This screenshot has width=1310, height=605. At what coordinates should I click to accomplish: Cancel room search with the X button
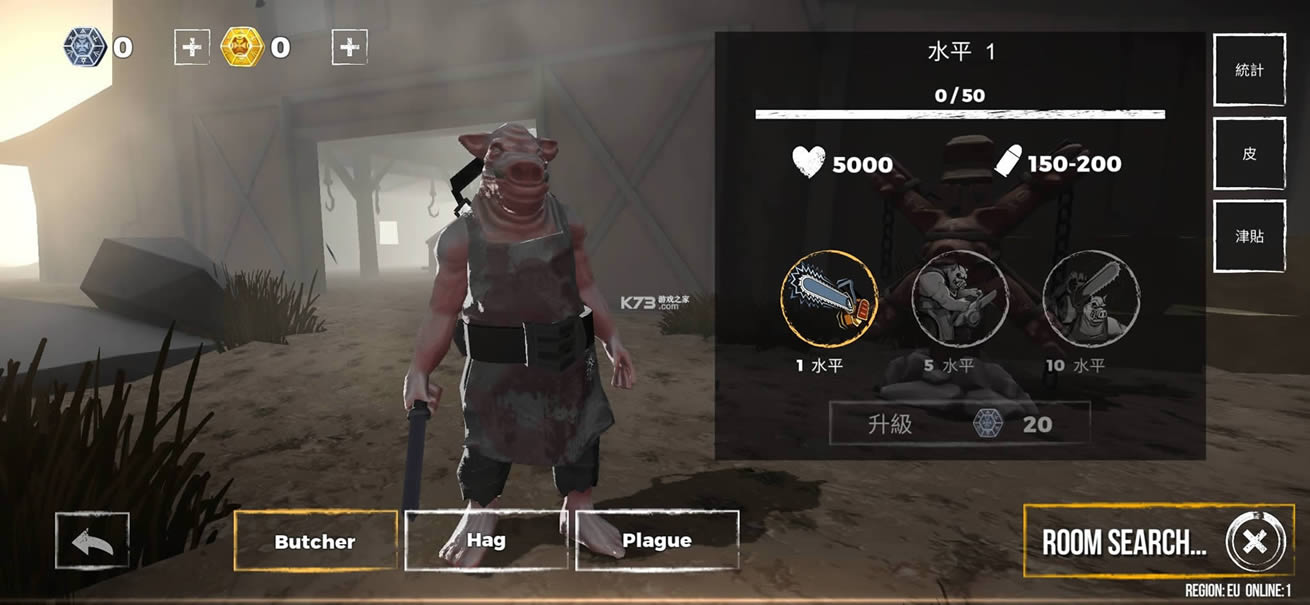[1253, 542]
